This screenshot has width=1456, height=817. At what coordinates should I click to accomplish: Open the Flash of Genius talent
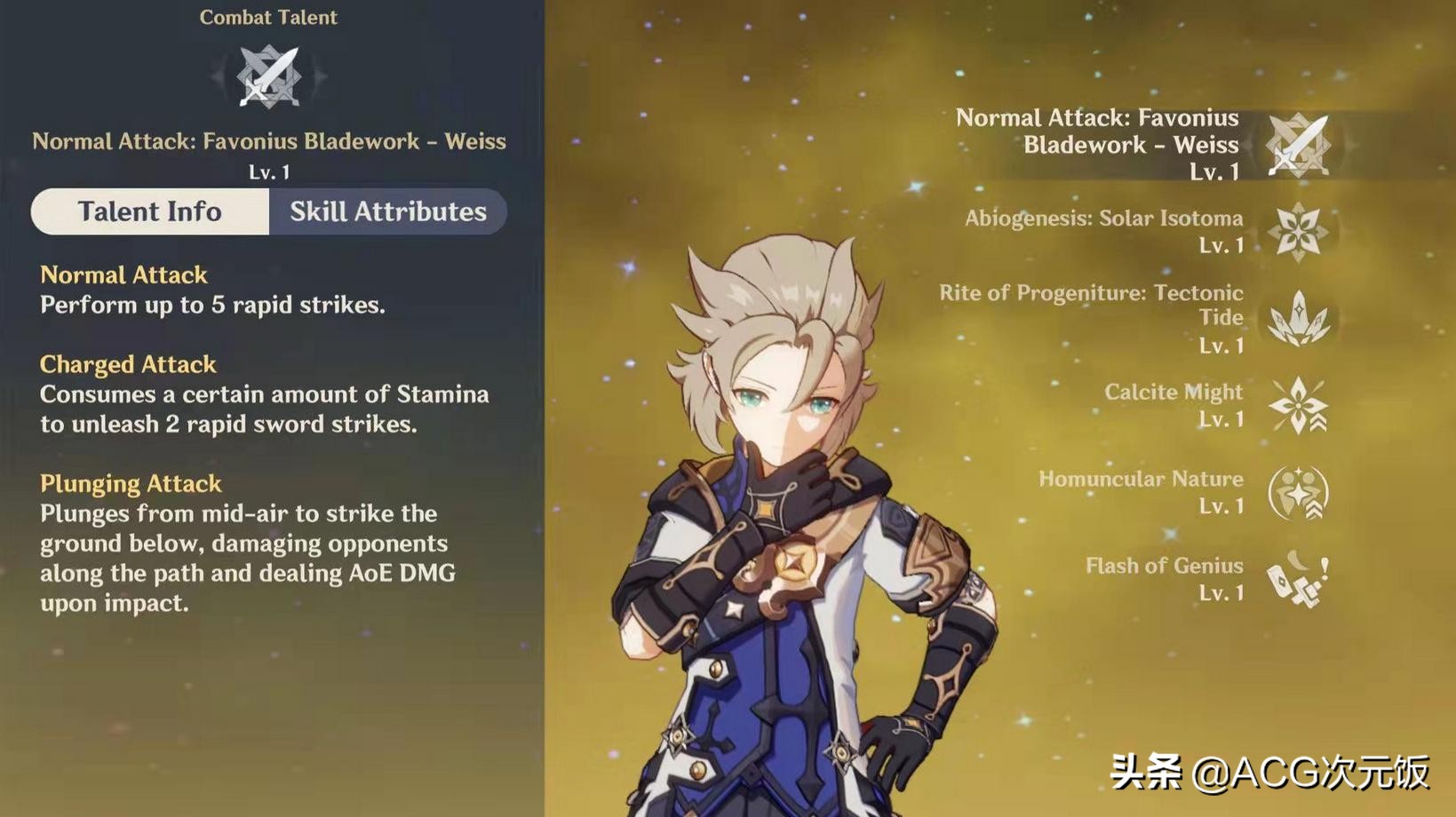point(1298,579)
